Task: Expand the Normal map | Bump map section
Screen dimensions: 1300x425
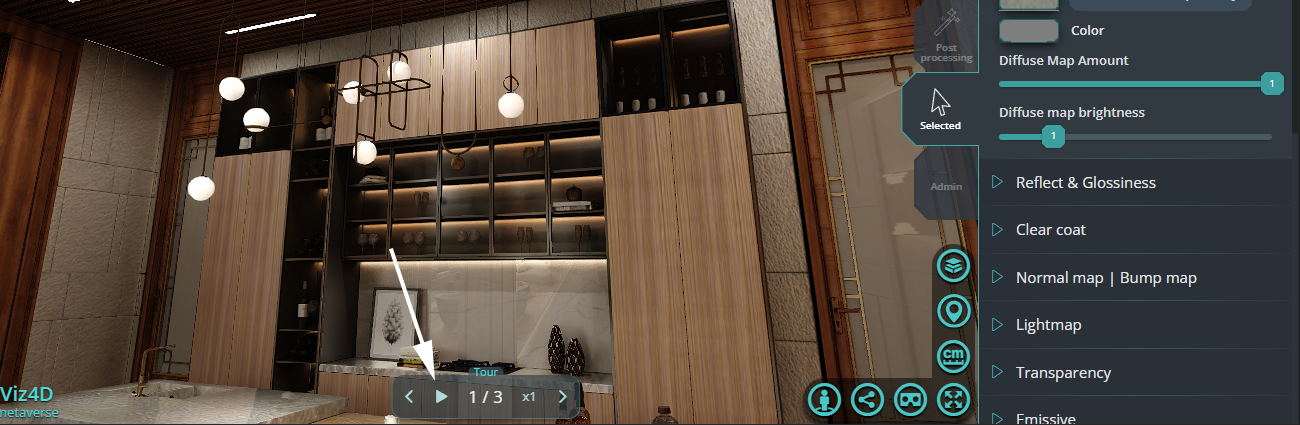Action: tap(1105, 278)
